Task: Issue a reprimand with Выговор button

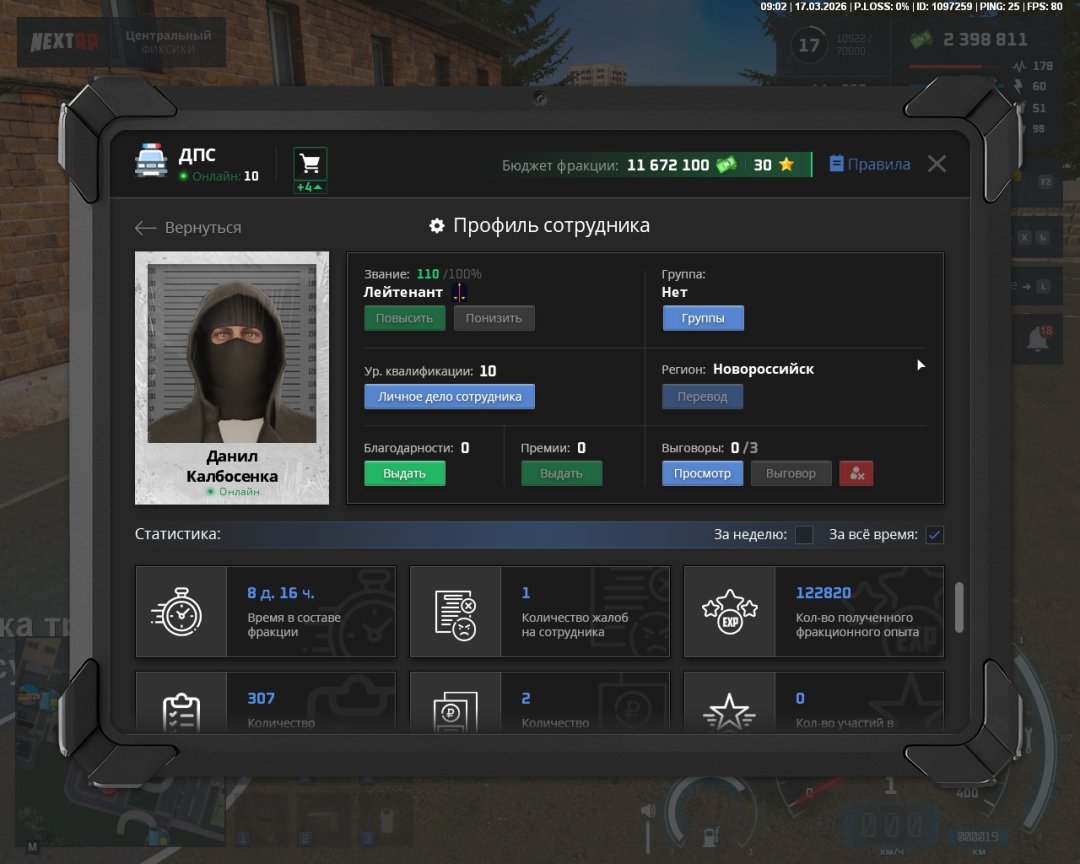Action: [791, 473]
